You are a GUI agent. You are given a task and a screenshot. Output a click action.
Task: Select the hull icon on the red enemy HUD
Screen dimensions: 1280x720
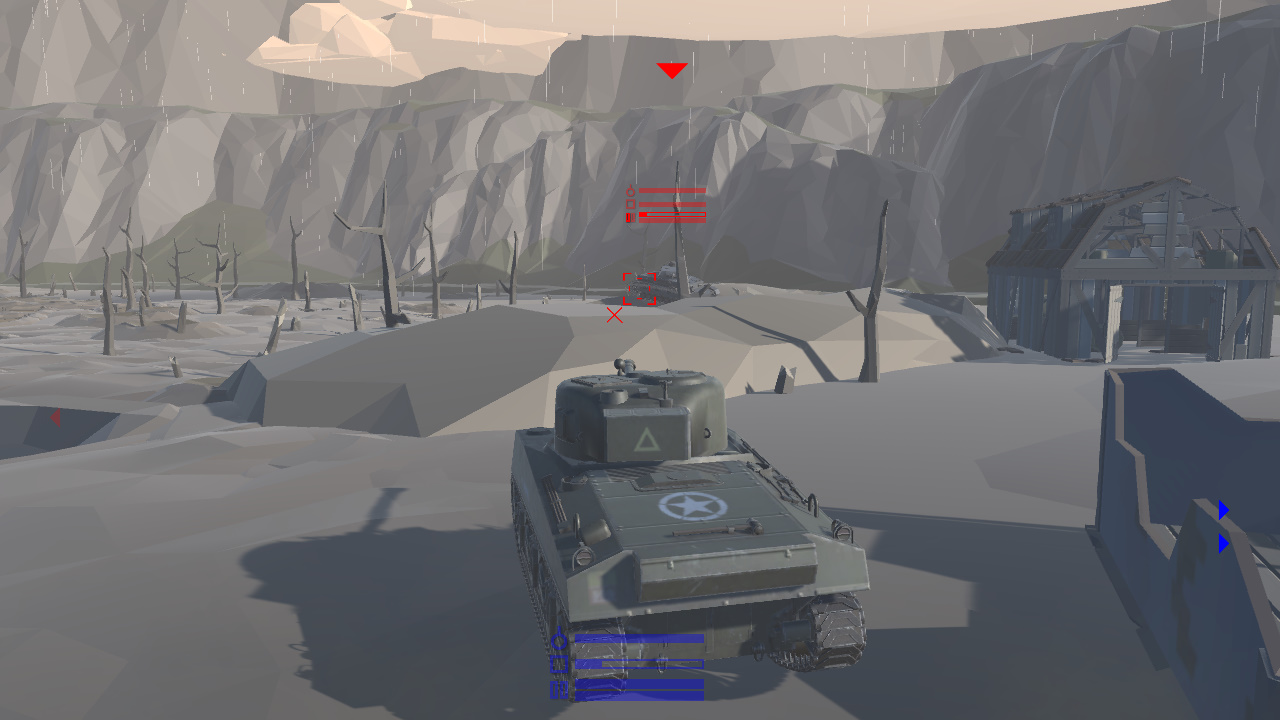pos(630,204)
